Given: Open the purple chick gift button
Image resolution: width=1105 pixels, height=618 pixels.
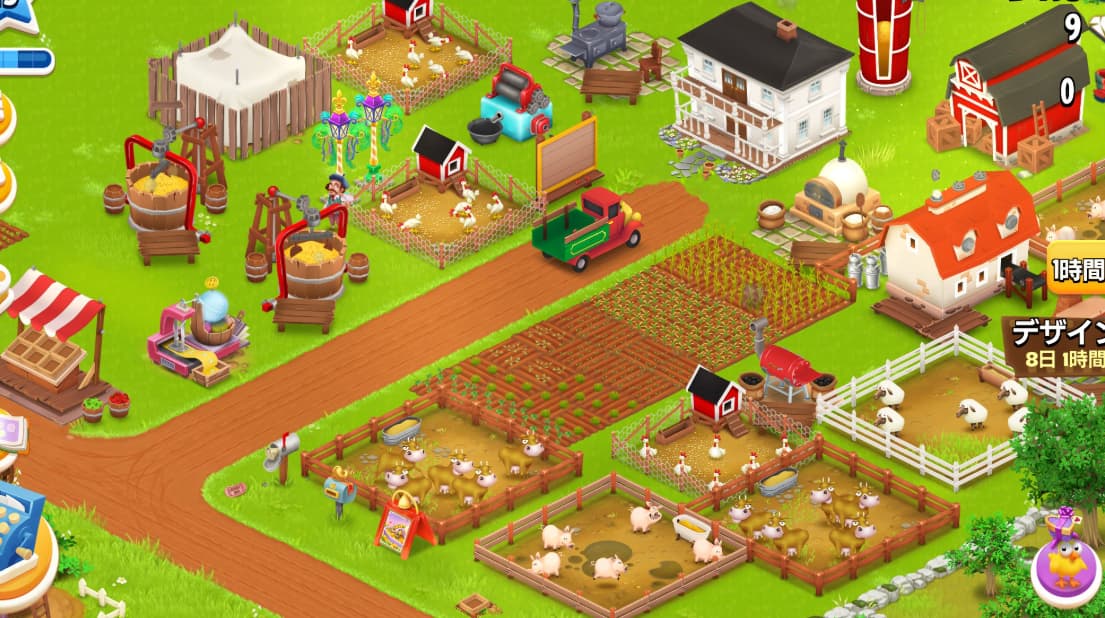Looking at the screenshot, I should [1066, 563].
